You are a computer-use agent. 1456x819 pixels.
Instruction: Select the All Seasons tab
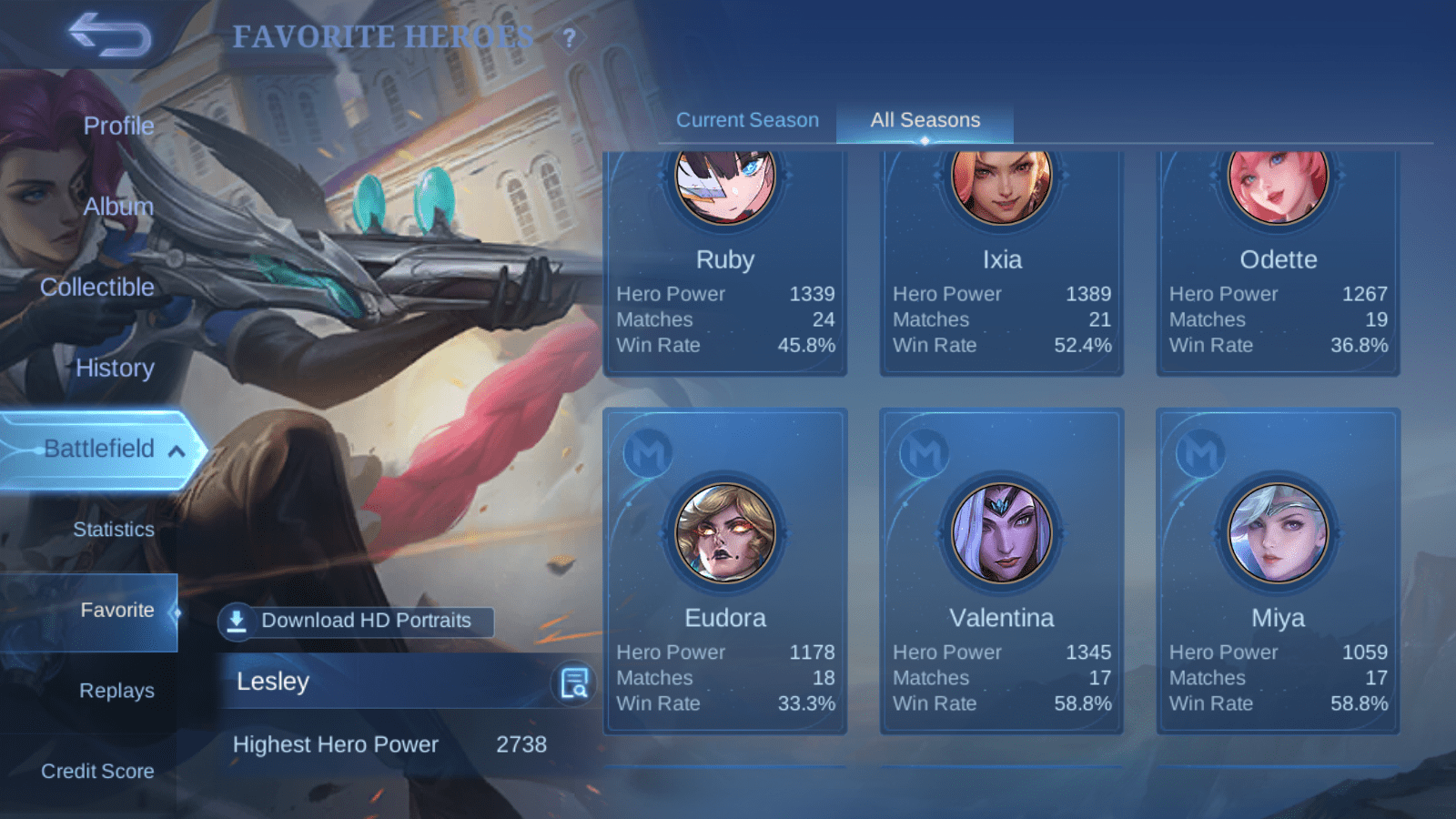[925, 120]
